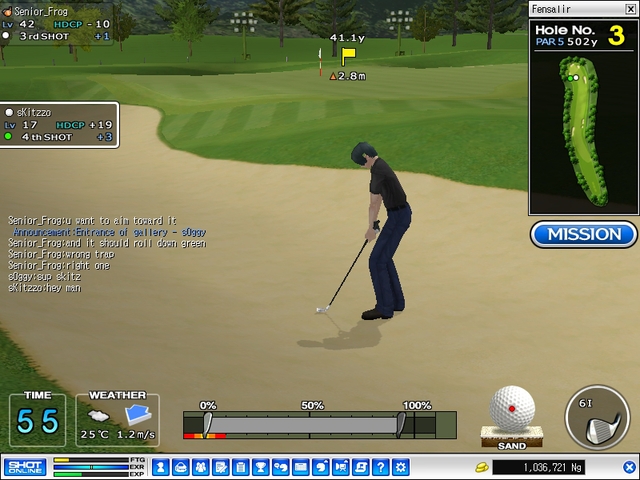Open the gear settings icon
This screenshot has height=480, width=640.
[400, 467]
